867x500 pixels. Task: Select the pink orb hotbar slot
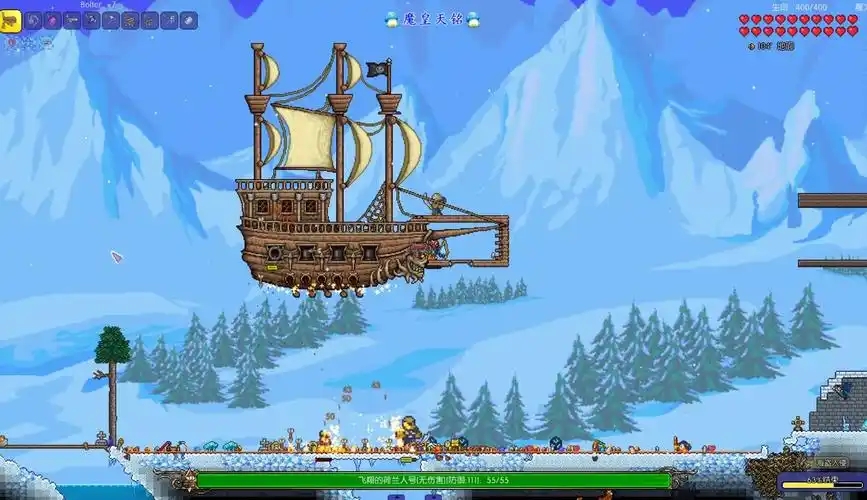(52, 19)
